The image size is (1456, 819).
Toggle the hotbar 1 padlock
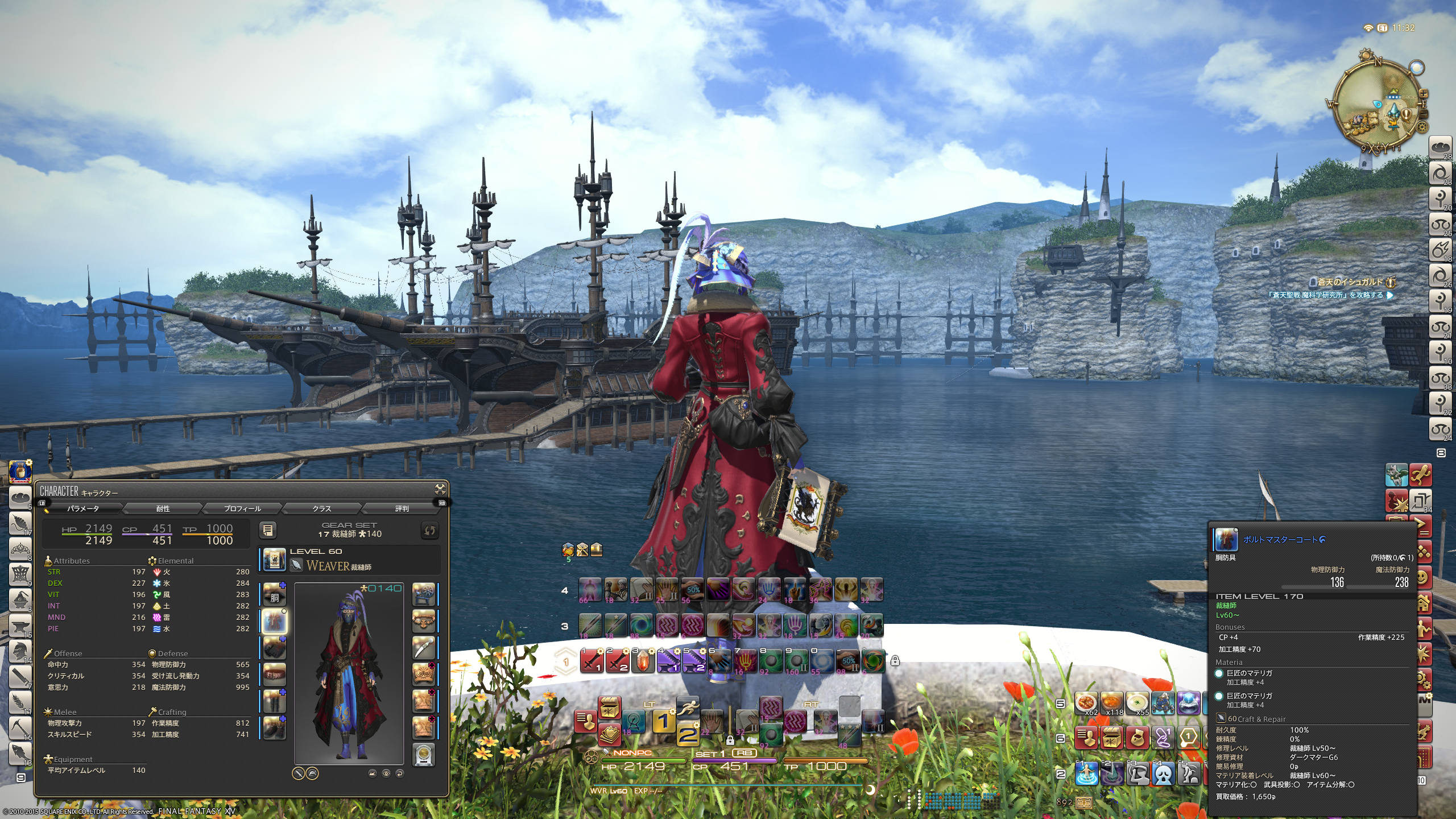point(895,660)
